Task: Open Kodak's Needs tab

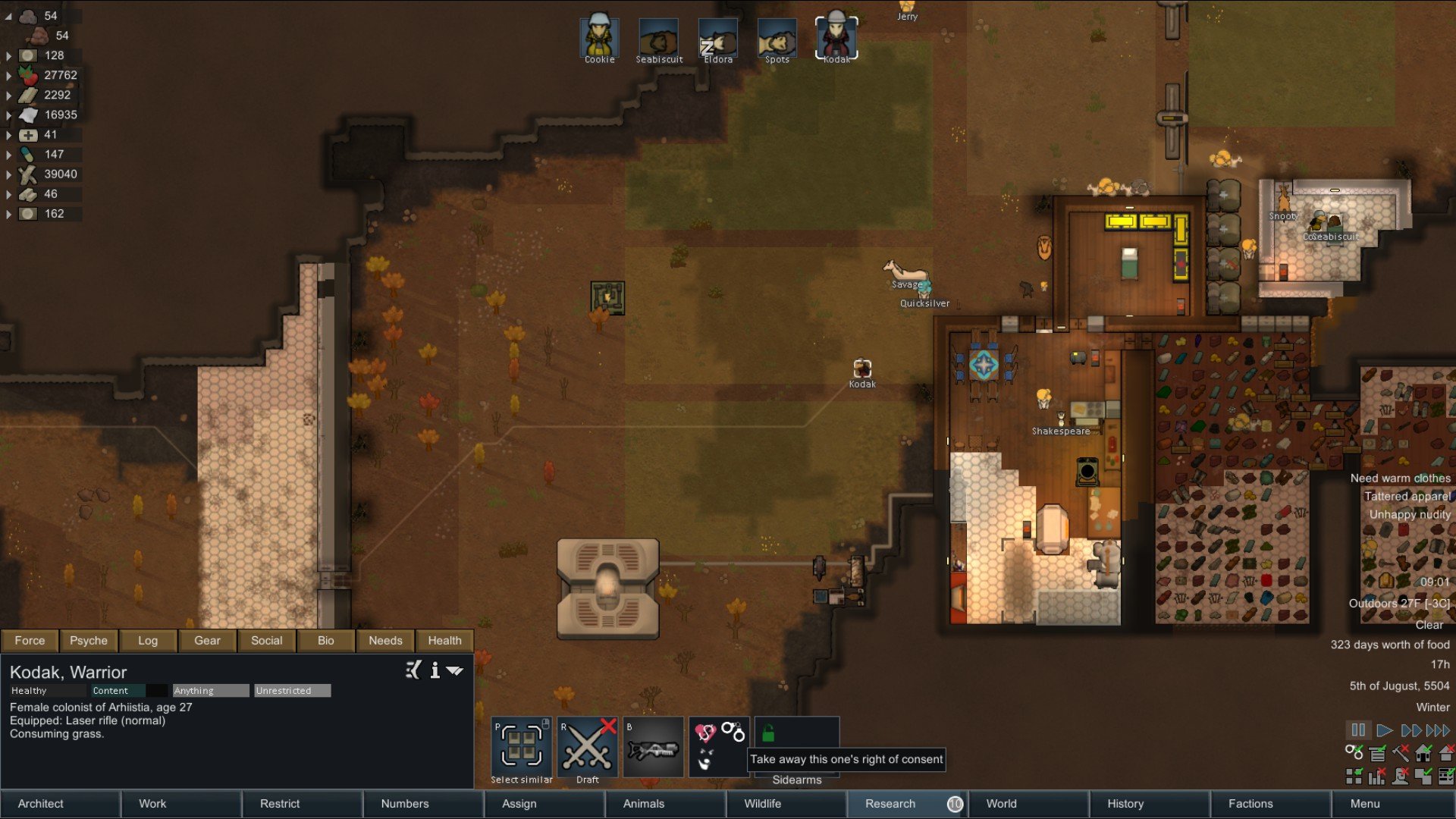Action: pos(385,641)
